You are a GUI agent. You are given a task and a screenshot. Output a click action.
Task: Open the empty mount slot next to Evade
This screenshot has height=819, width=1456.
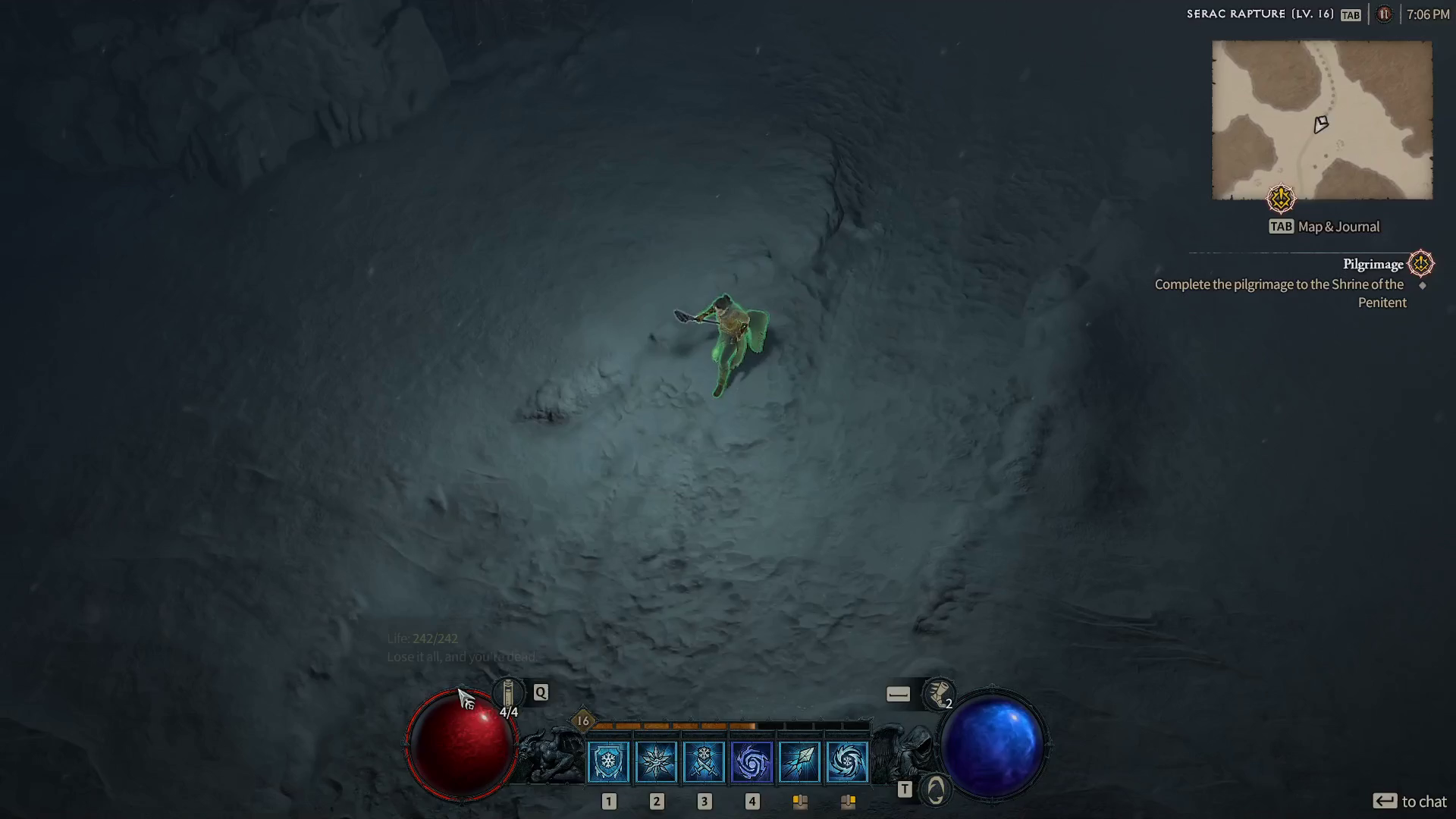(899, 692)
